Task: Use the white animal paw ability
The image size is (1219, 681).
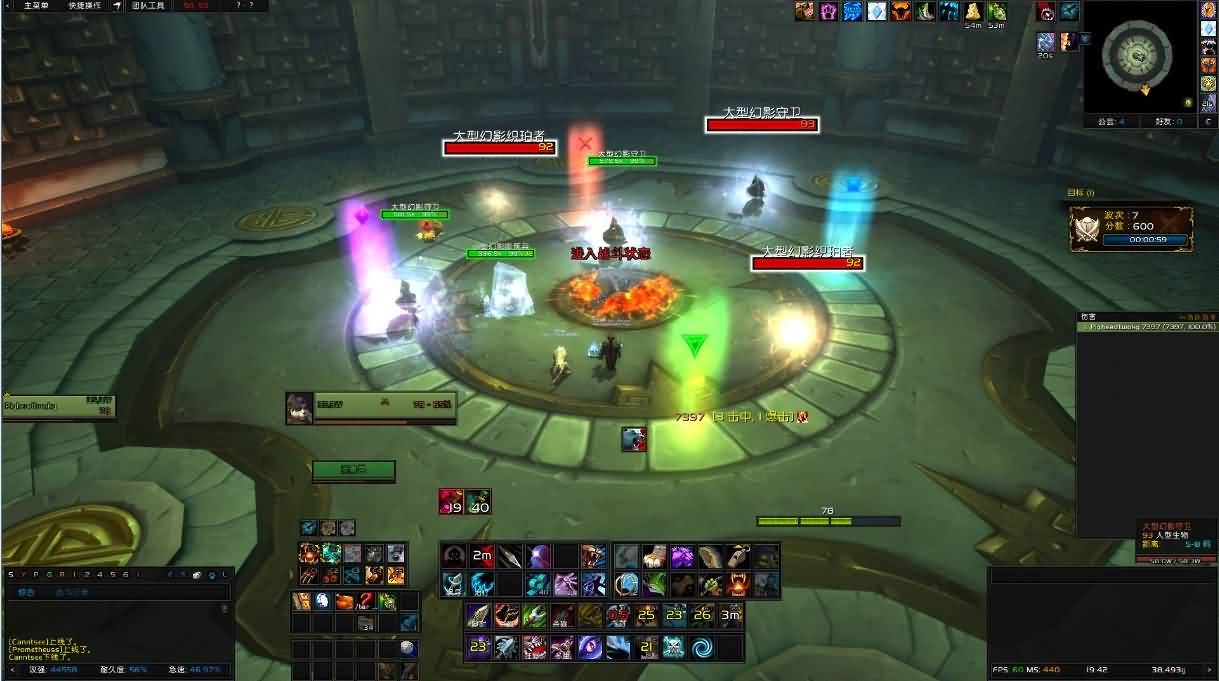Action: (x=652, y=556)
